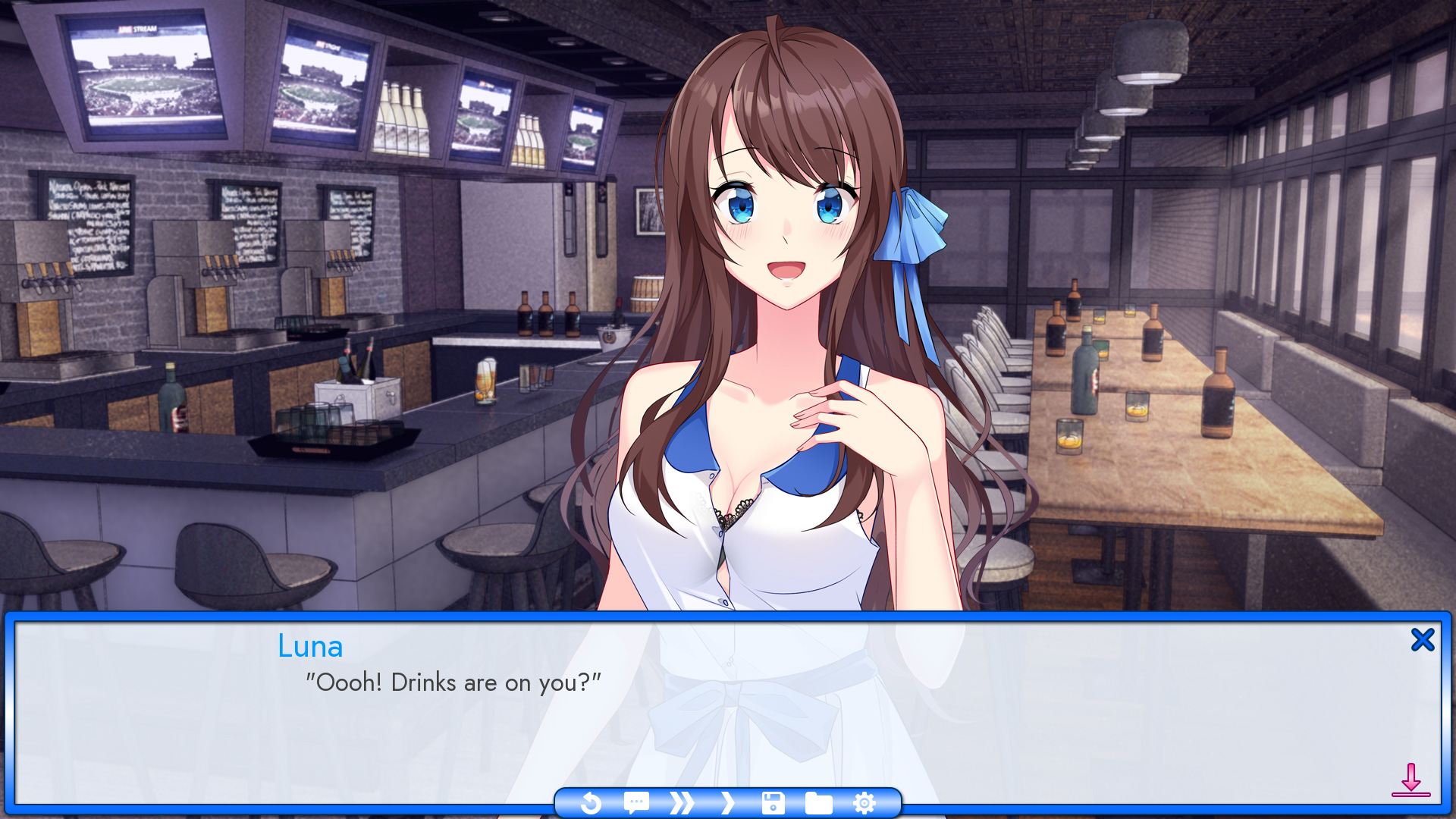The image size is (1456, 819).
Task: Hide the textbox with the X button
Action: point(1423,639)
